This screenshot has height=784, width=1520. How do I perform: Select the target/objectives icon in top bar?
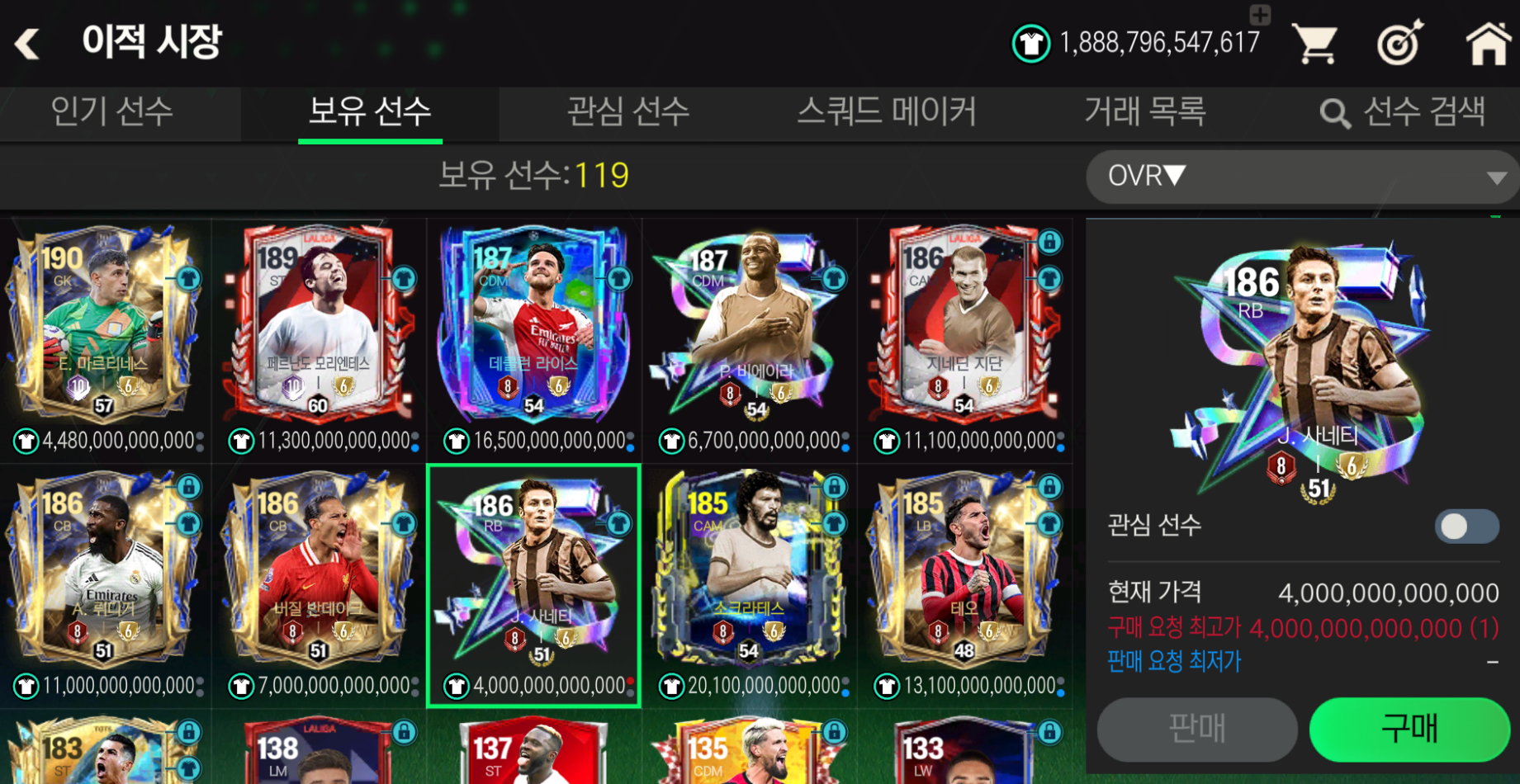pos(1399,43)
